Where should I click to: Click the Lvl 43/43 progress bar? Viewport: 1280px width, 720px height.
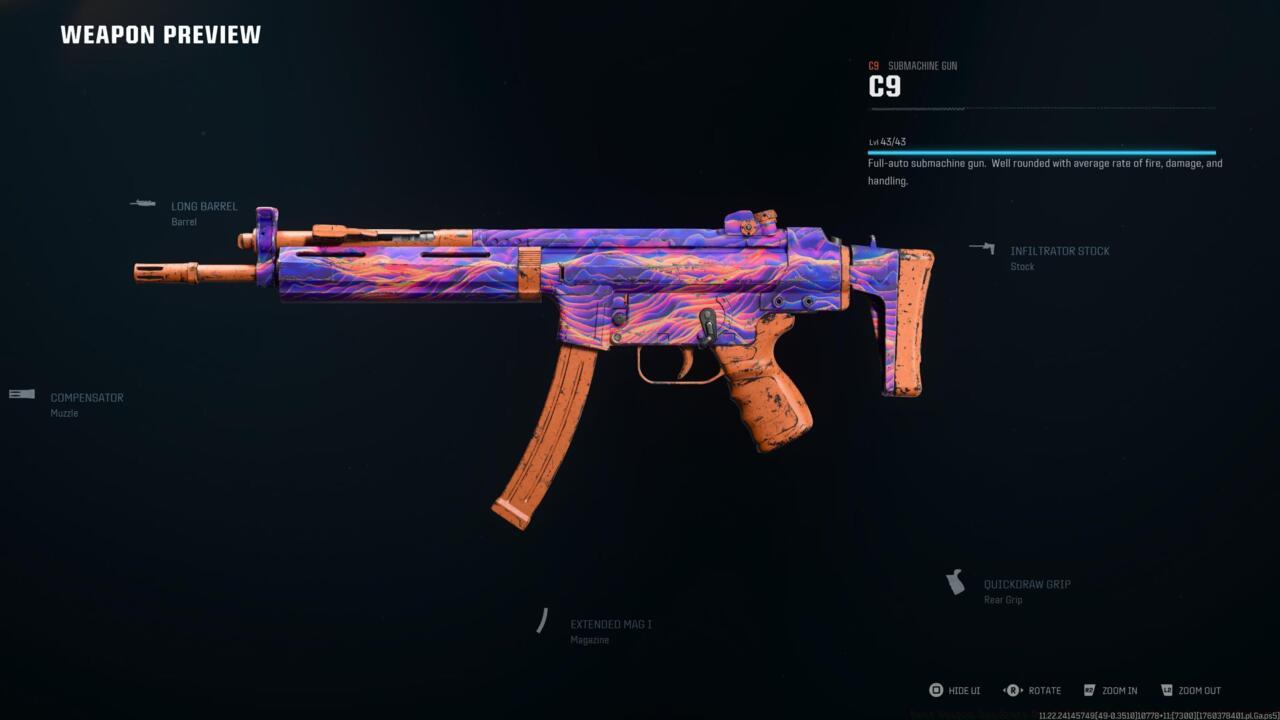click(x=1040, y=150)
